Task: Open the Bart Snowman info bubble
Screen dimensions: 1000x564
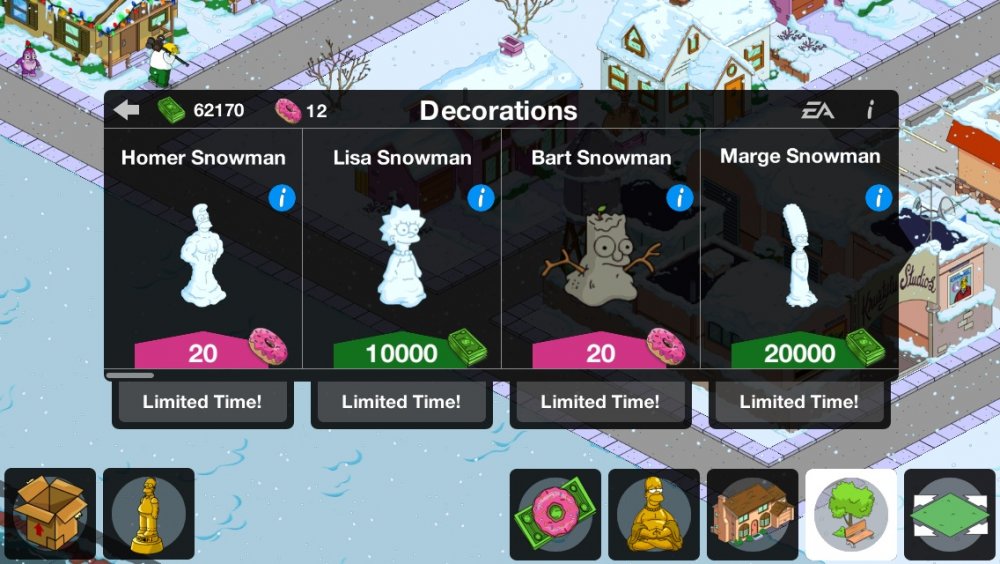Action: point(680,198)
